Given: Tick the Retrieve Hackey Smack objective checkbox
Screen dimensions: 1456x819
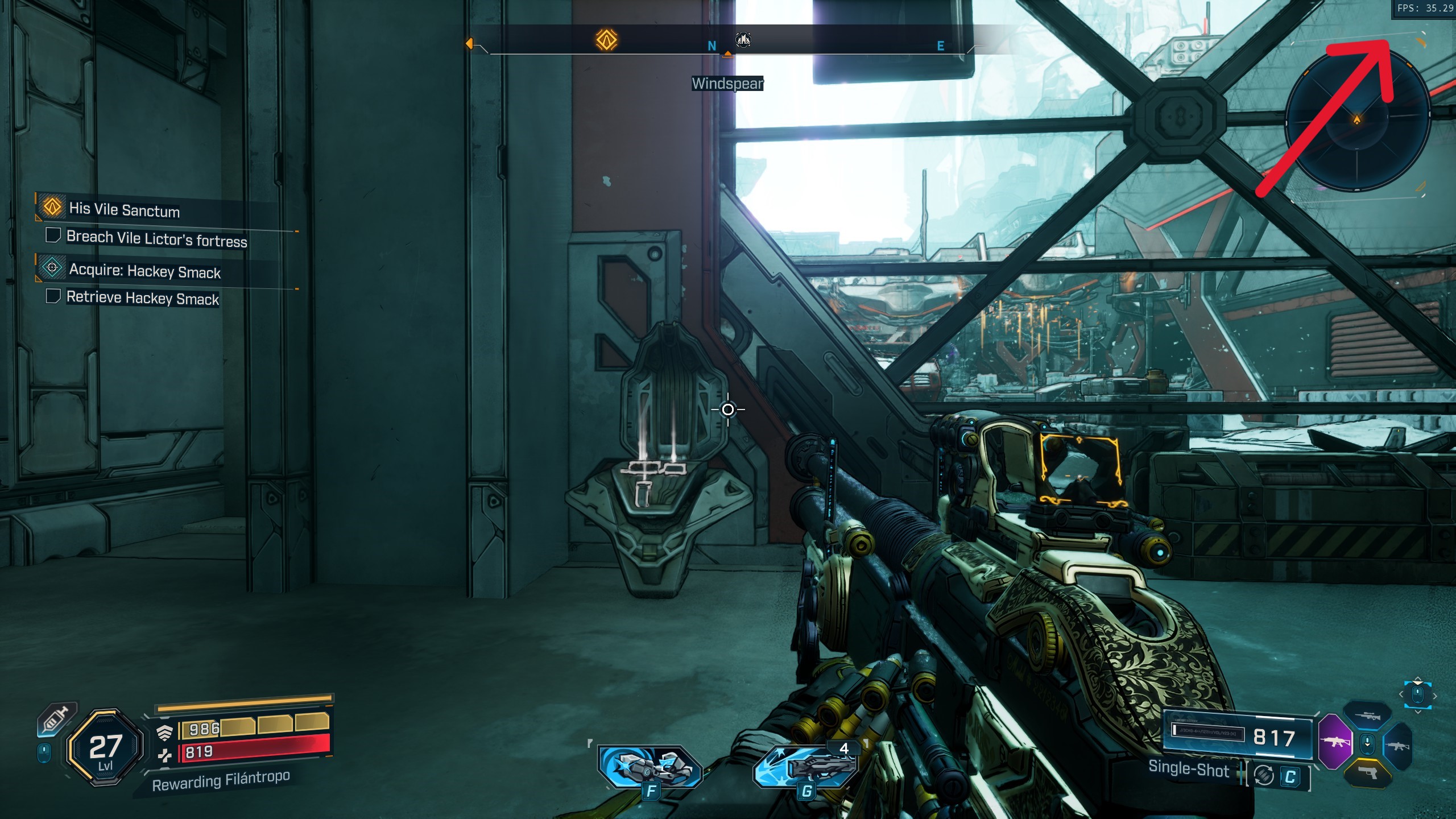Looking at the screenshot, I should [x=53, y=296].
